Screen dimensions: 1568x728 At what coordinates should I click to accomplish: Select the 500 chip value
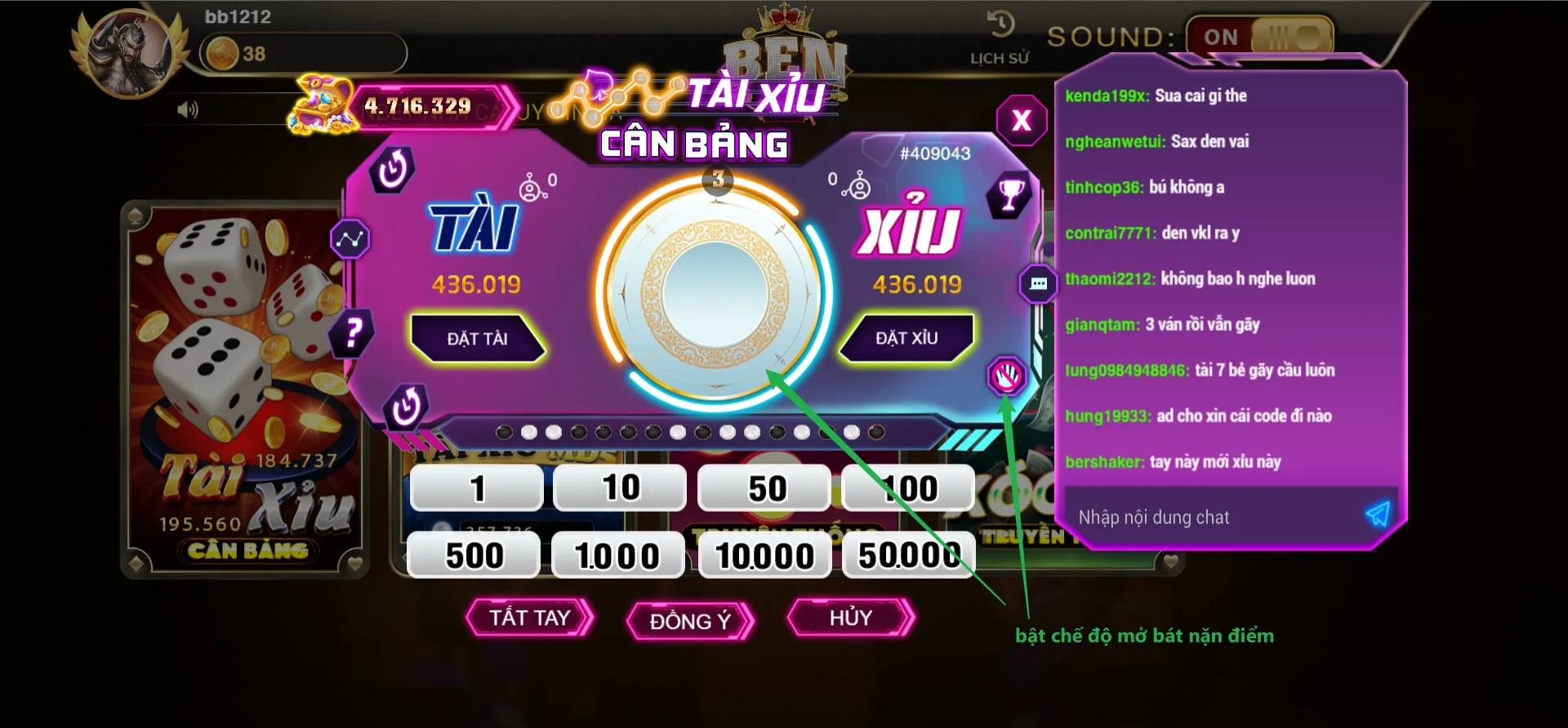click(x=474, y=556)
